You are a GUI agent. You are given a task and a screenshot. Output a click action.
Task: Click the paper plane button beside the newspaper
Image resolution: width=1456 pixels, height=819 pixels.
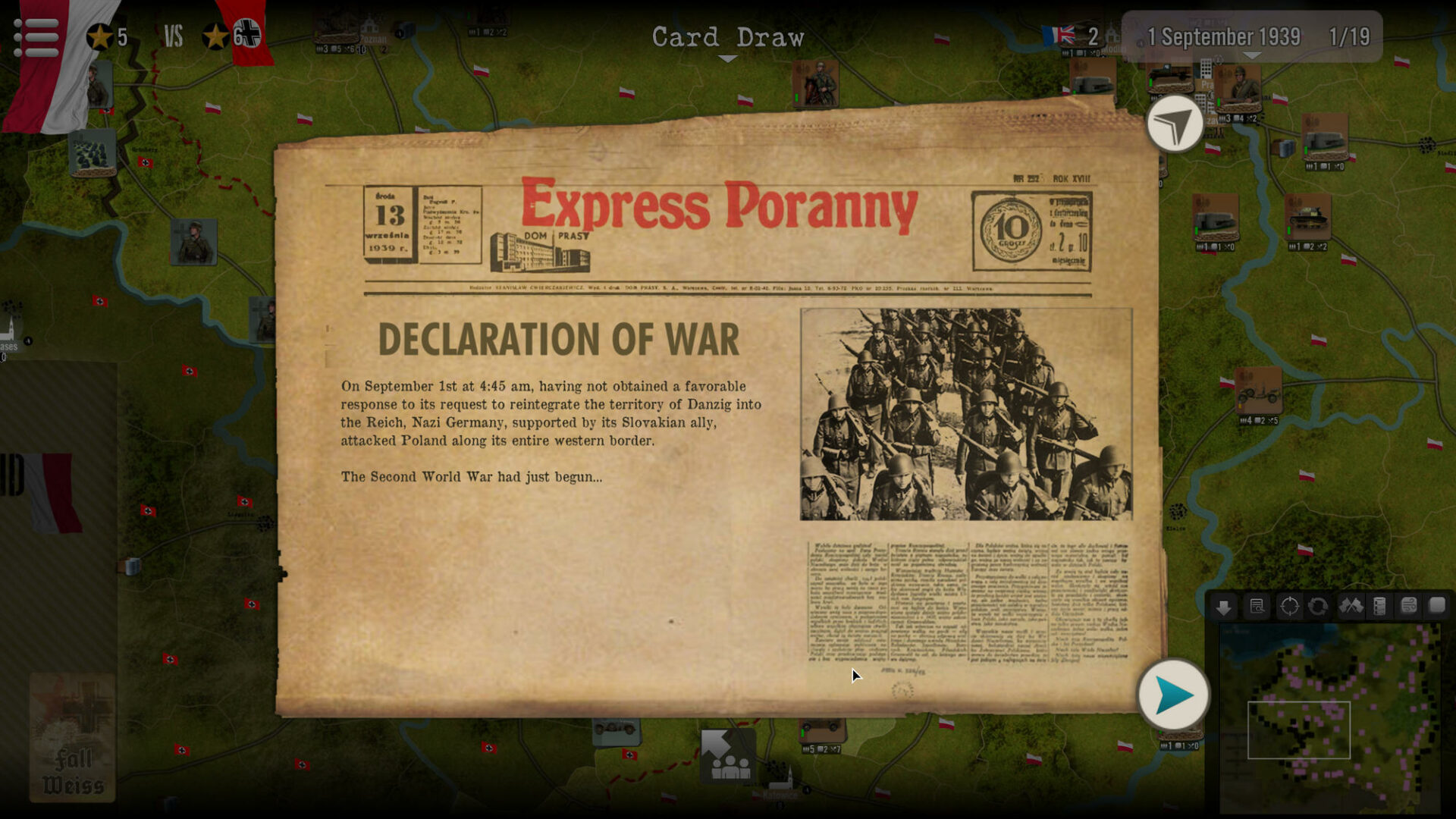[1175, 124]
